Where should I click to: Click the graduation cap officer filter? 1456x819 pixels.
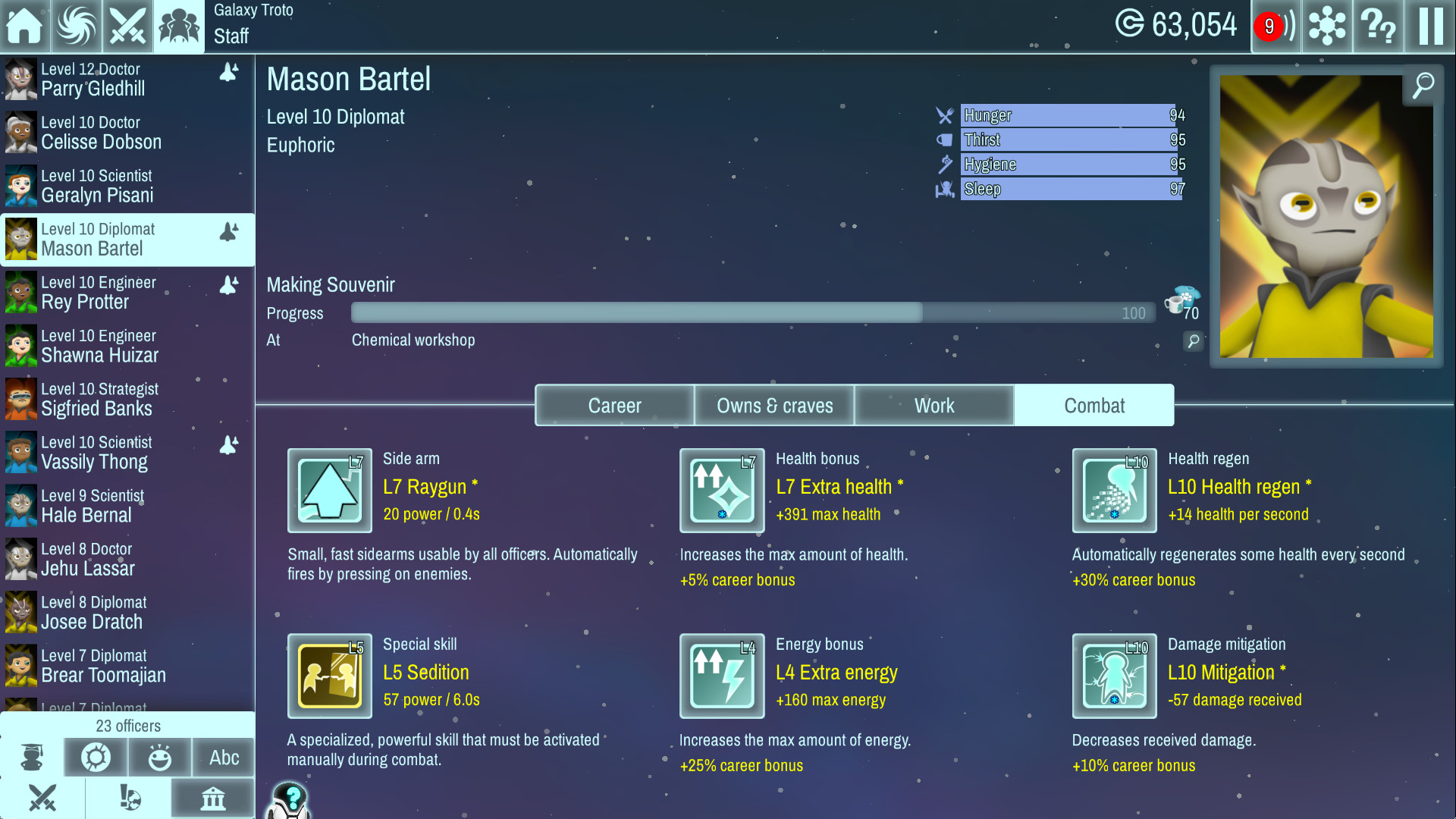pyautogui.click(x=31, y=757)
